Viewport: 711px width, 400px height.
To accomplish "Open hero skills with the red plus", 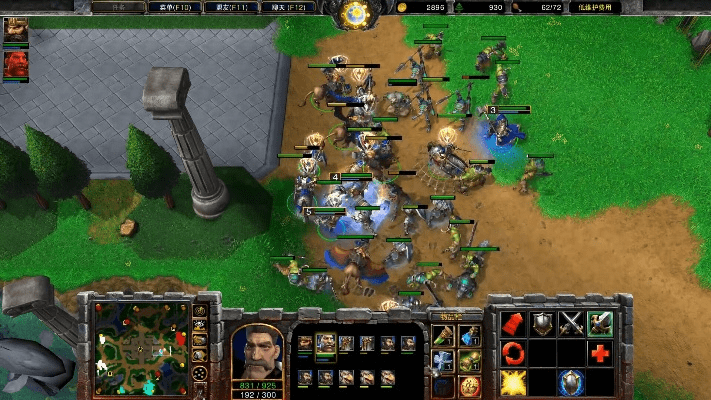I will click(600, 352).
